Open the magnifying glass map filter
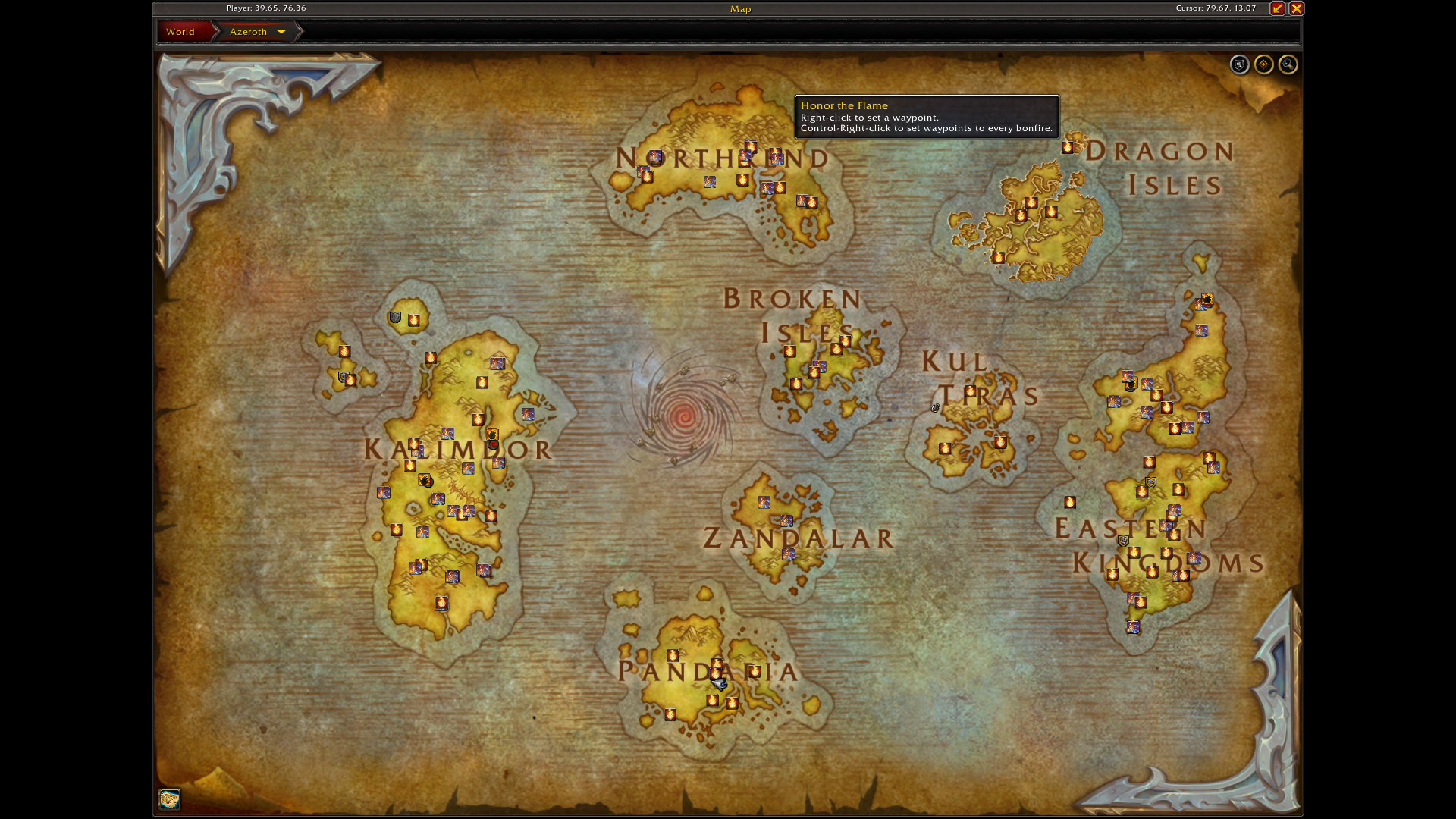The width and height of the screenshot is (1456, 819). [x=1288, y=65]
